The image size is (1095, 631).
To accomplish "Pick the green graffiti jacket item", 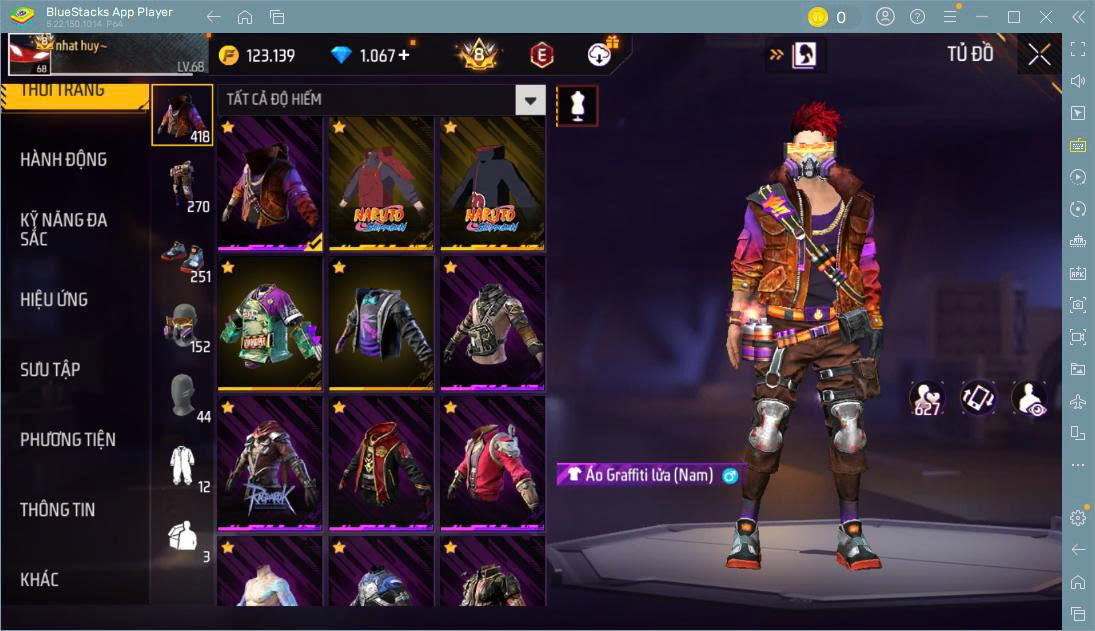I will pos(270,323).
